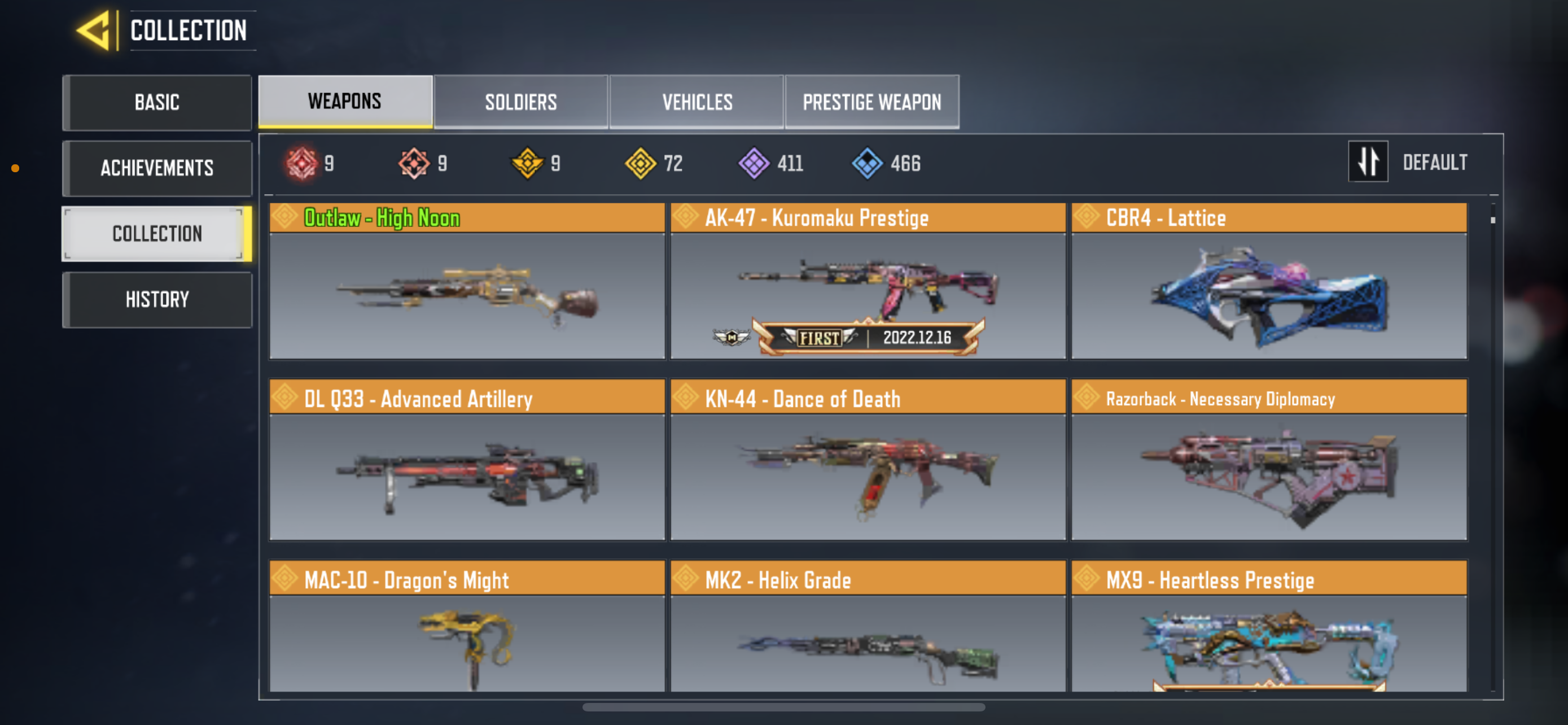The image size is (1568, 725).
Task: Open the PRESTIGE WEAPON tab
Action: point(871,102)
